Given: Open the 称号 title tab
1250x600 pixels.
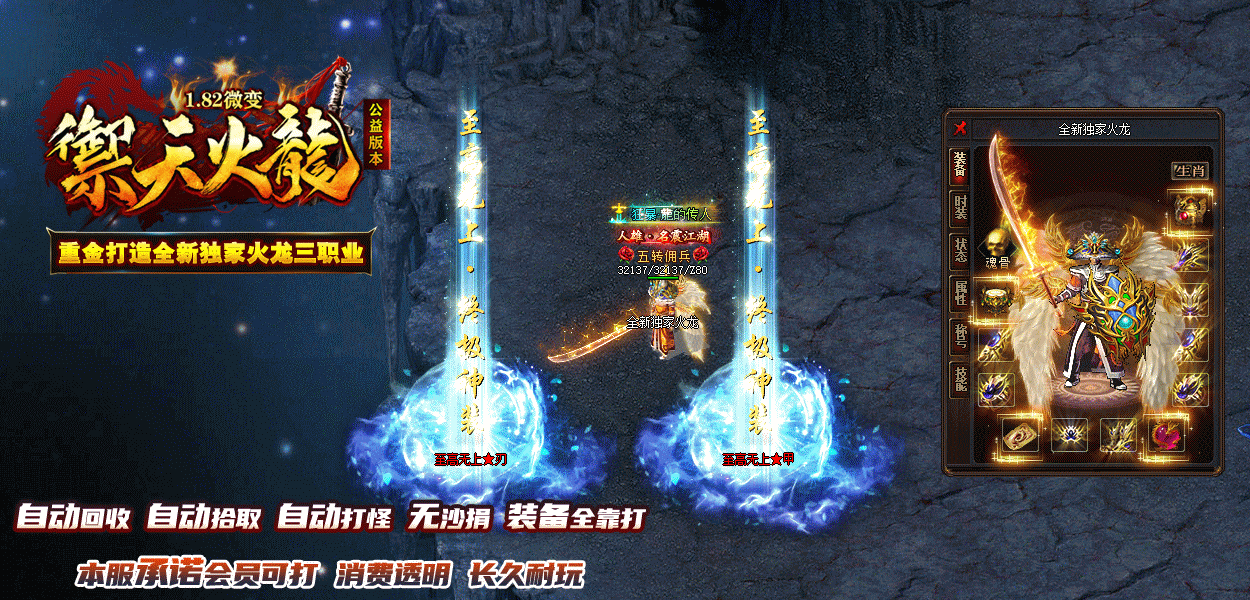Looking at the screenshot, I should pos(960,337).
